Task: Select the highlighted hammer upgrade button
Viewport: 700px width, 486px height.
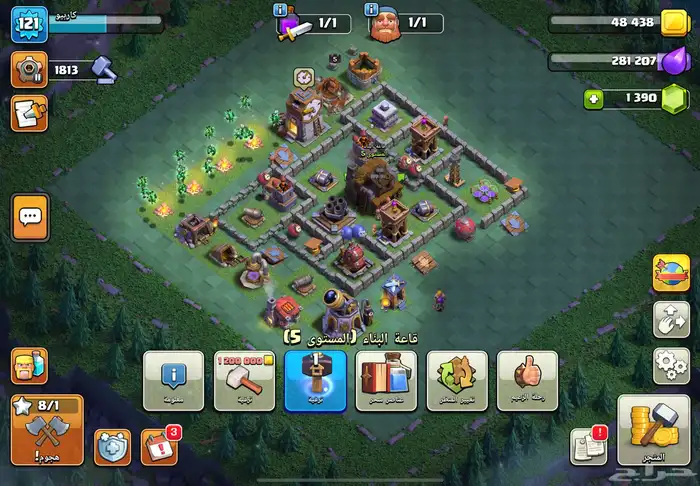Action: tap(315, 380)
